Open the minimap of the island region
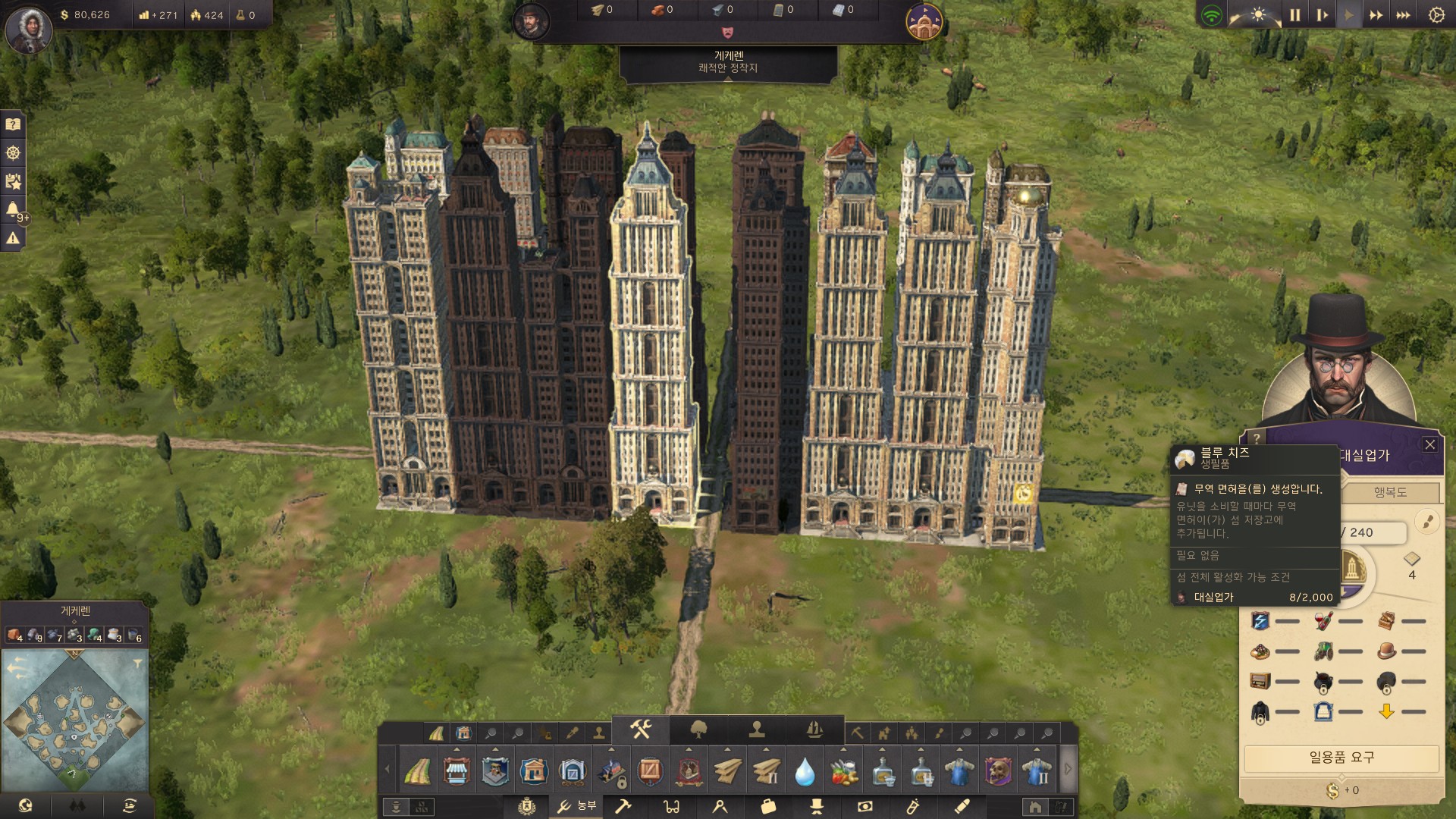 click(x=74, y=719)
